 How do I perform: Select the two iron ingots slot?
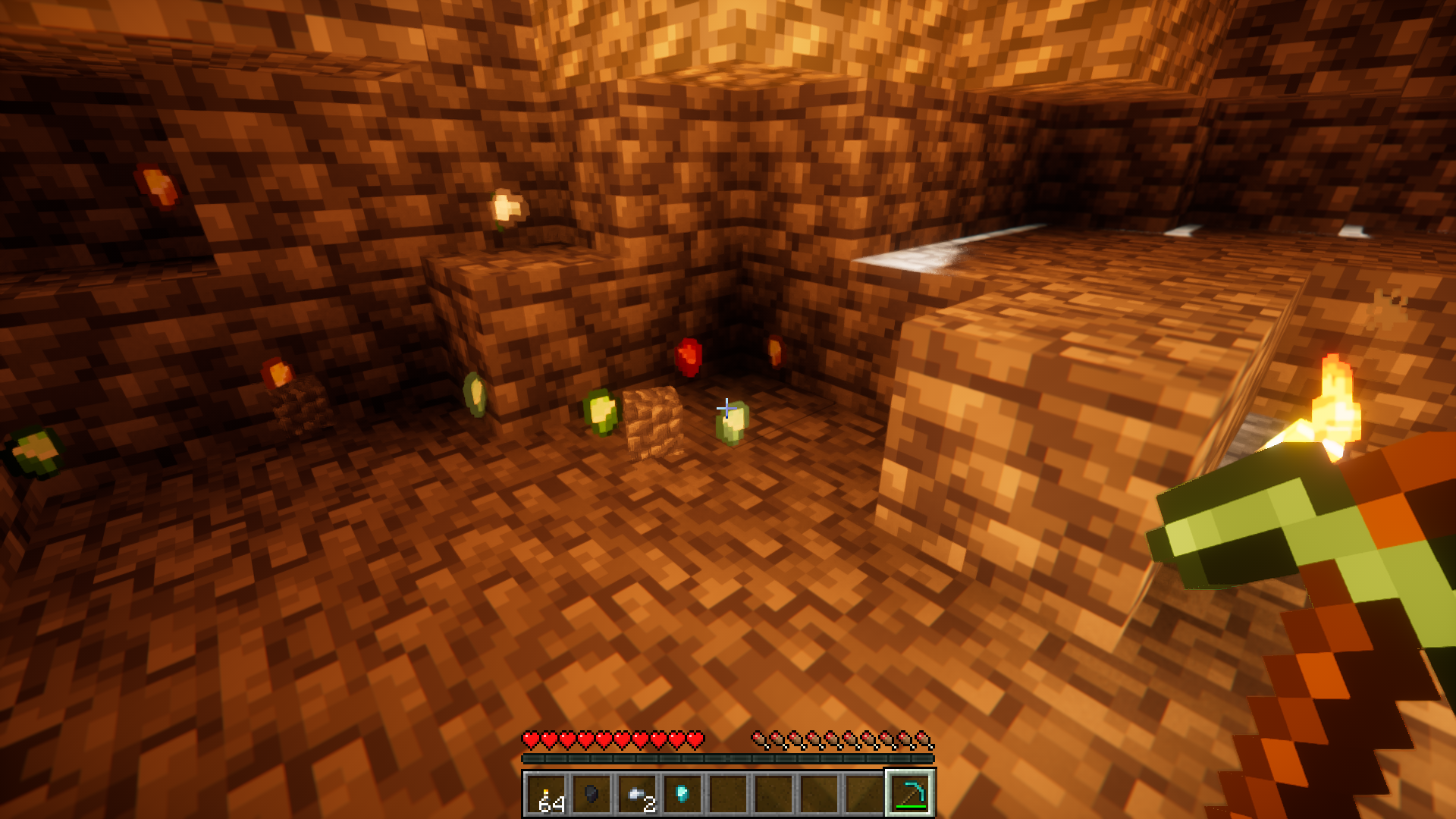click(x=638, y=794)
